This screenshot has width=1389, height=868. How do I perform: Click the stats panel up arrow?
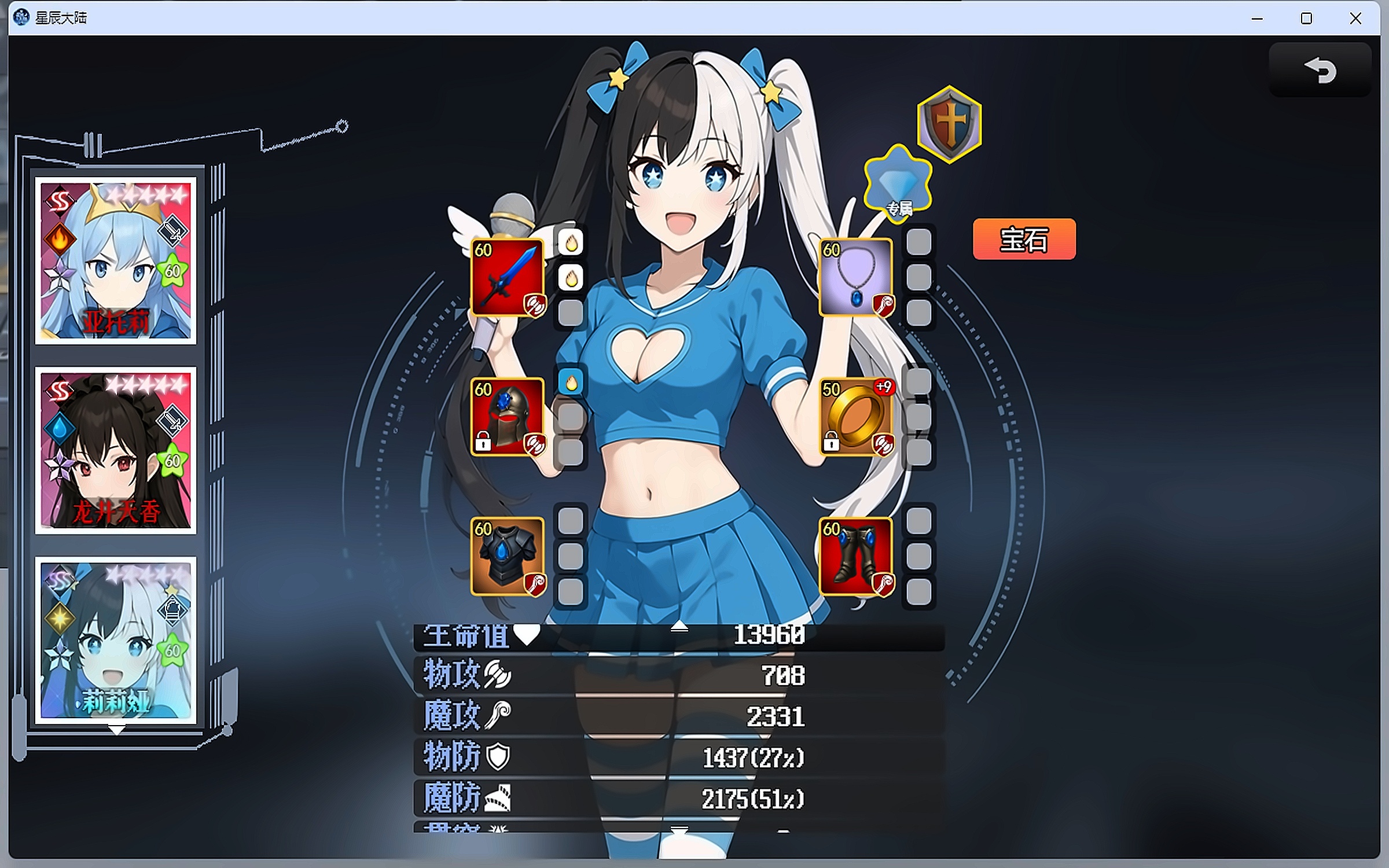pyautogui.click(x=679, y=626)
